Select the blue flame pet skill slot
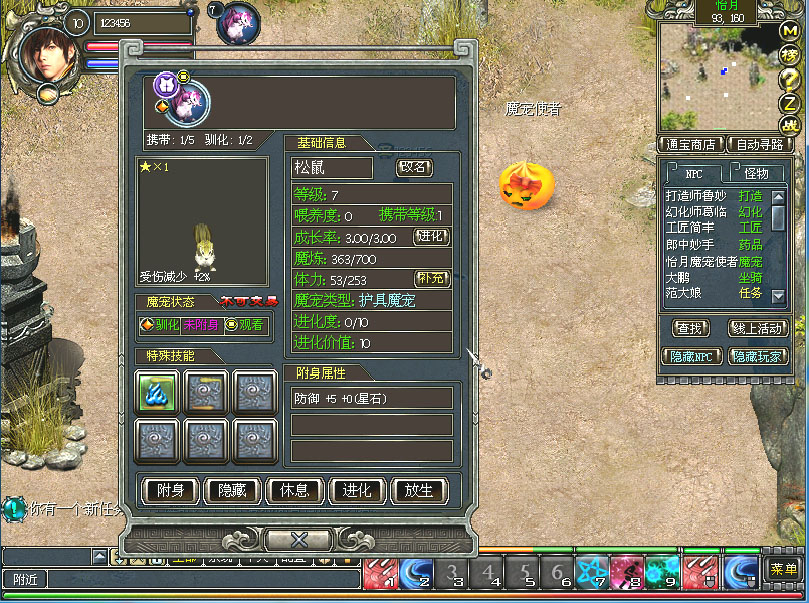Viewport: 809px width, 603px height. point(158,391)
